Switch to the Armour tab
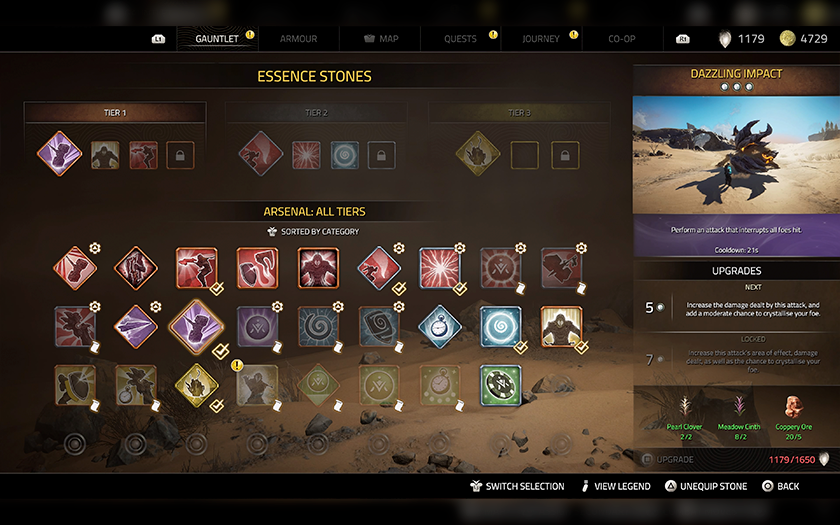The image size is (840, 525). pos(298,39)
